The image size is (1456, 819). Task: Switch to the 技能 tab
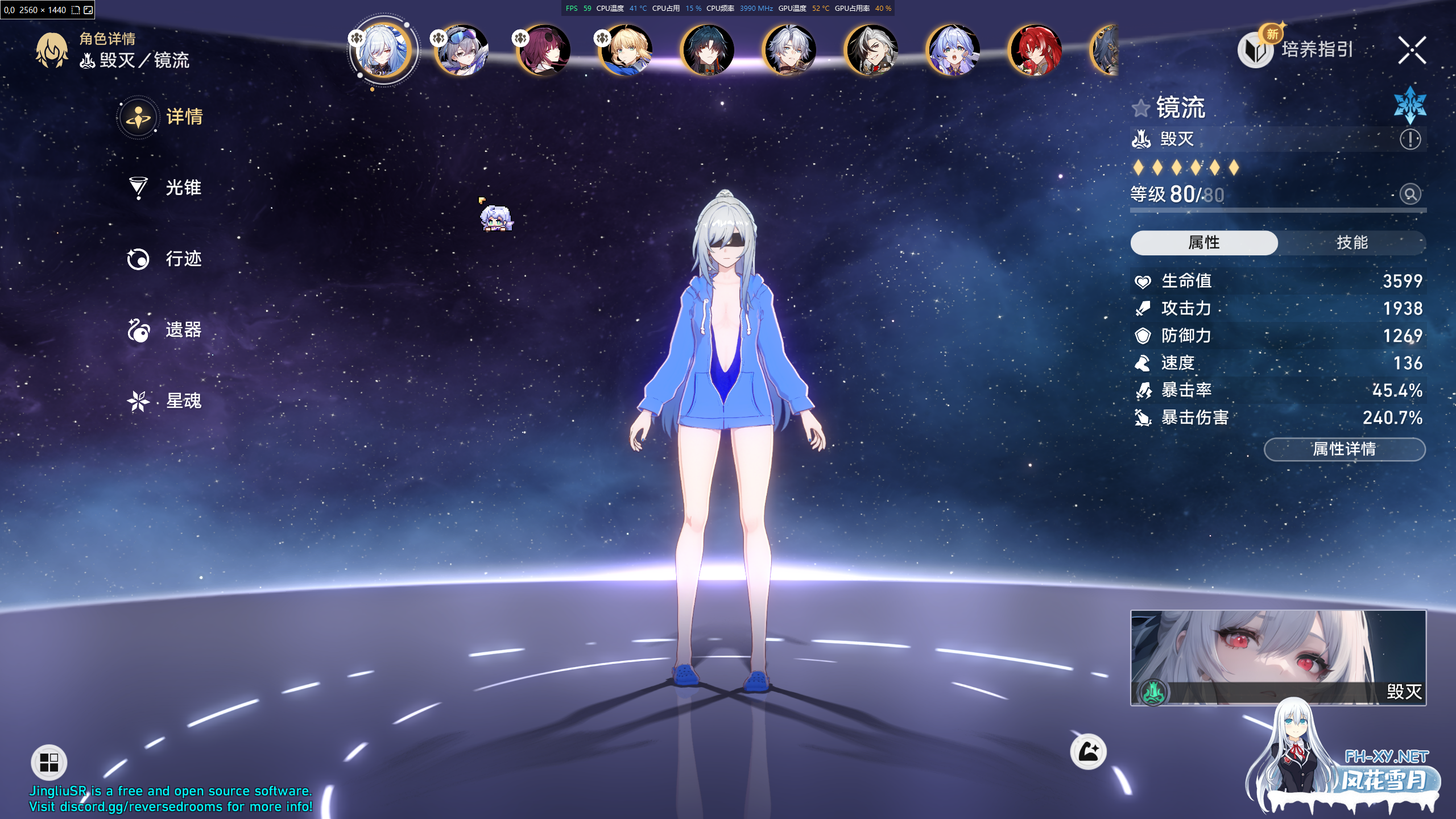[x=1351, y=243]
